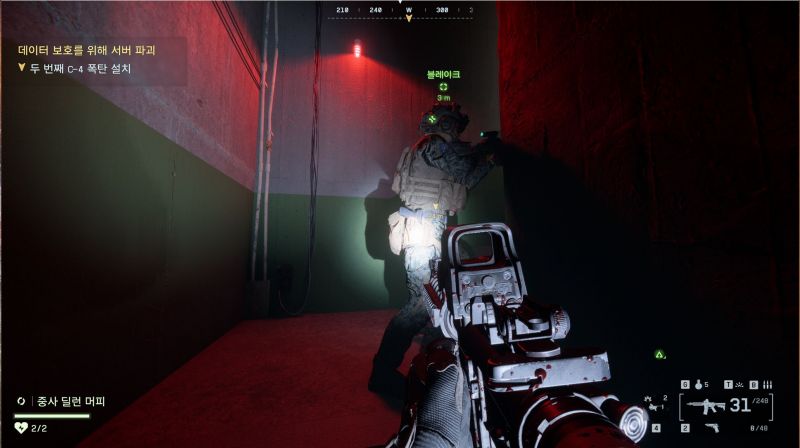Choose the grenade equipment icon

pos(697,384)
